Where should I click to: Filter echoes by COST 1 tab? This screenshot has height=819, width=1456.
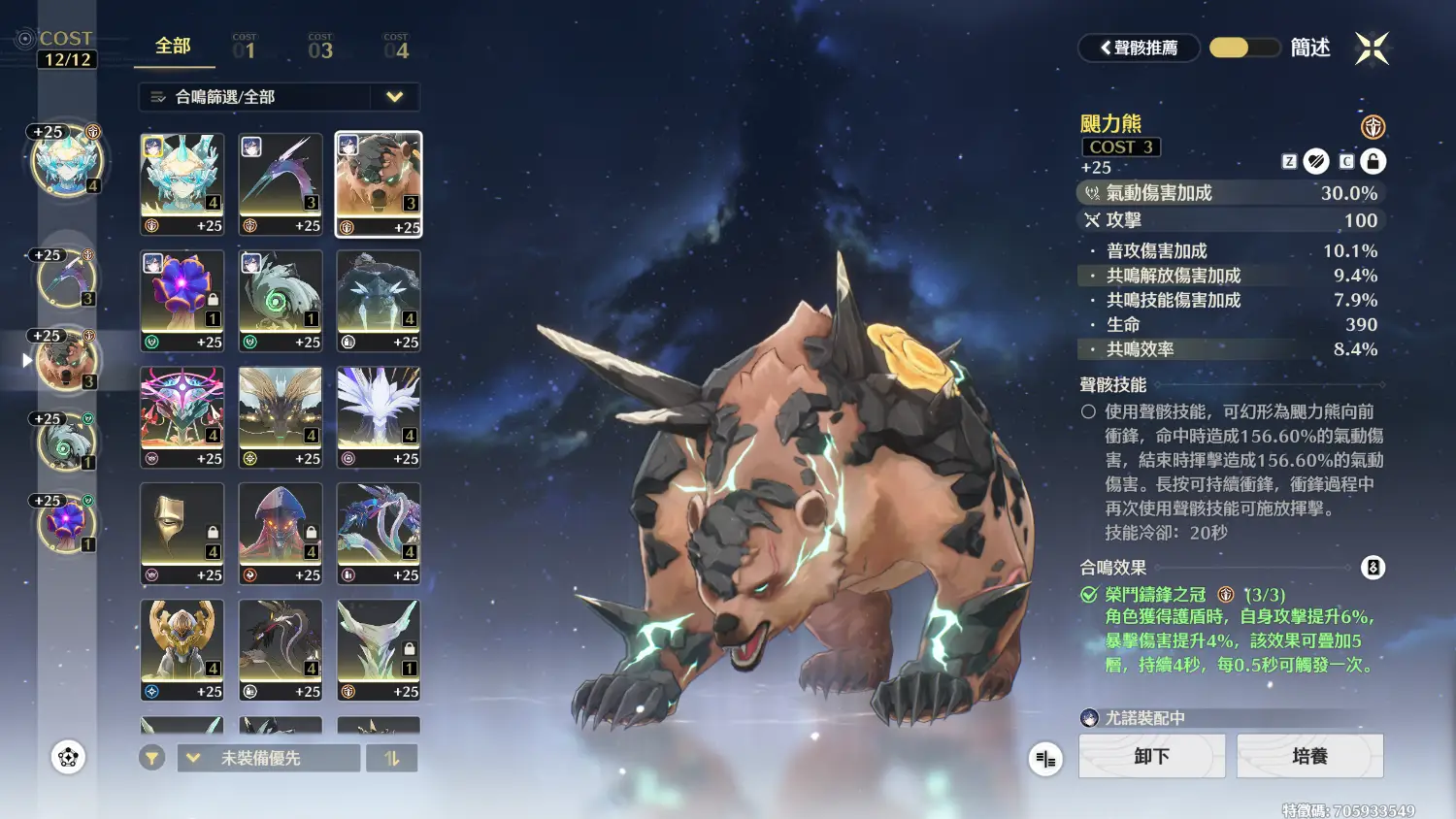(245, 47)
